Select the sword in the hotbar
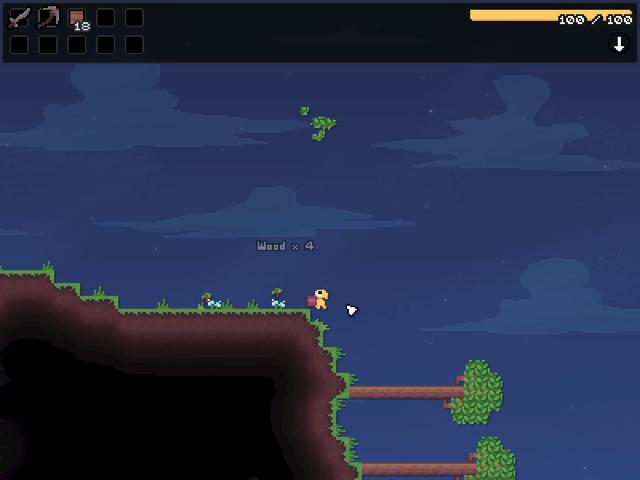640x480 pixels. (19, 18)
